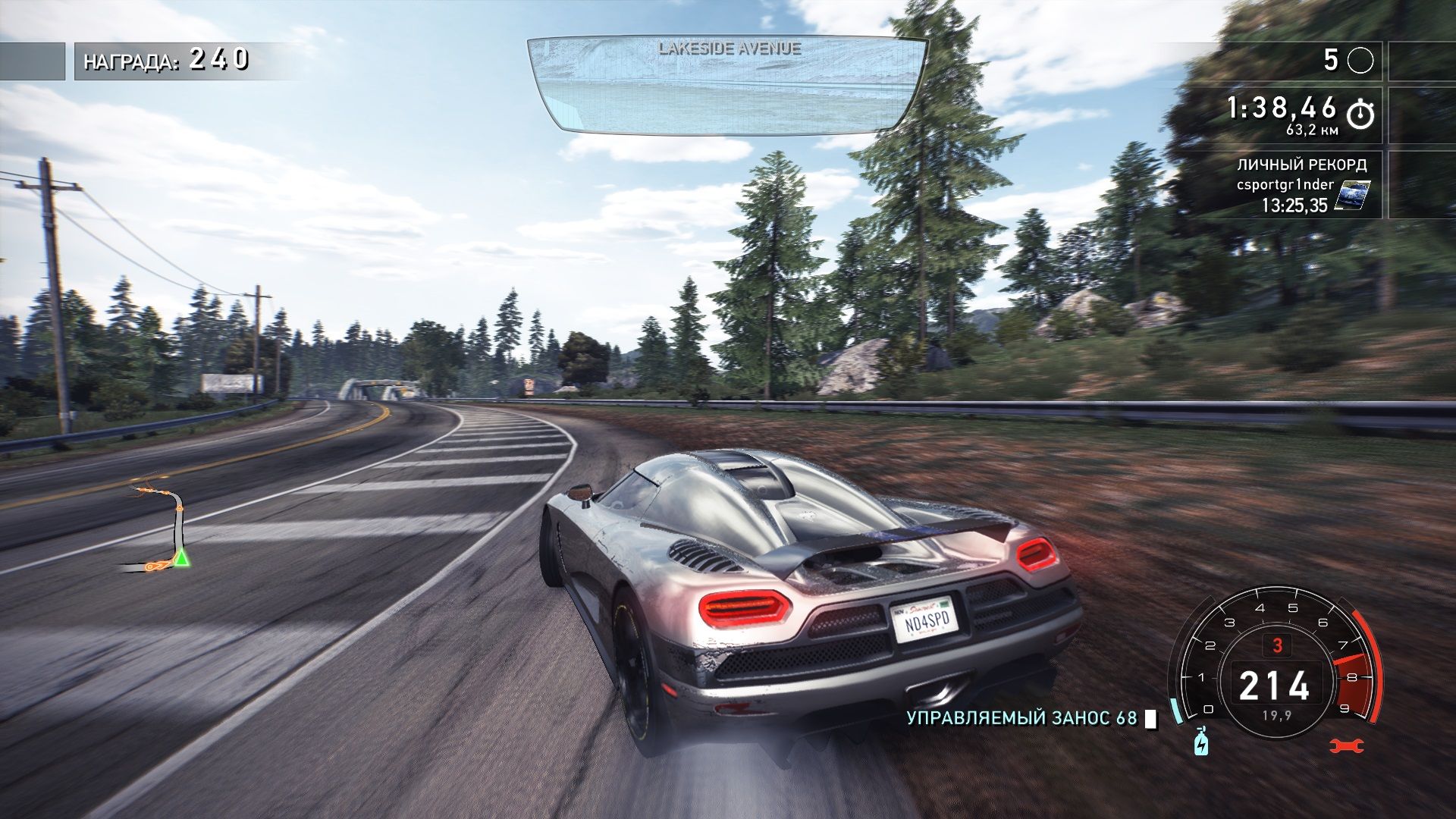The image size is (1456, 819).
Task: Activate the nitrous bottle icon
Action: coord(1201,742)
